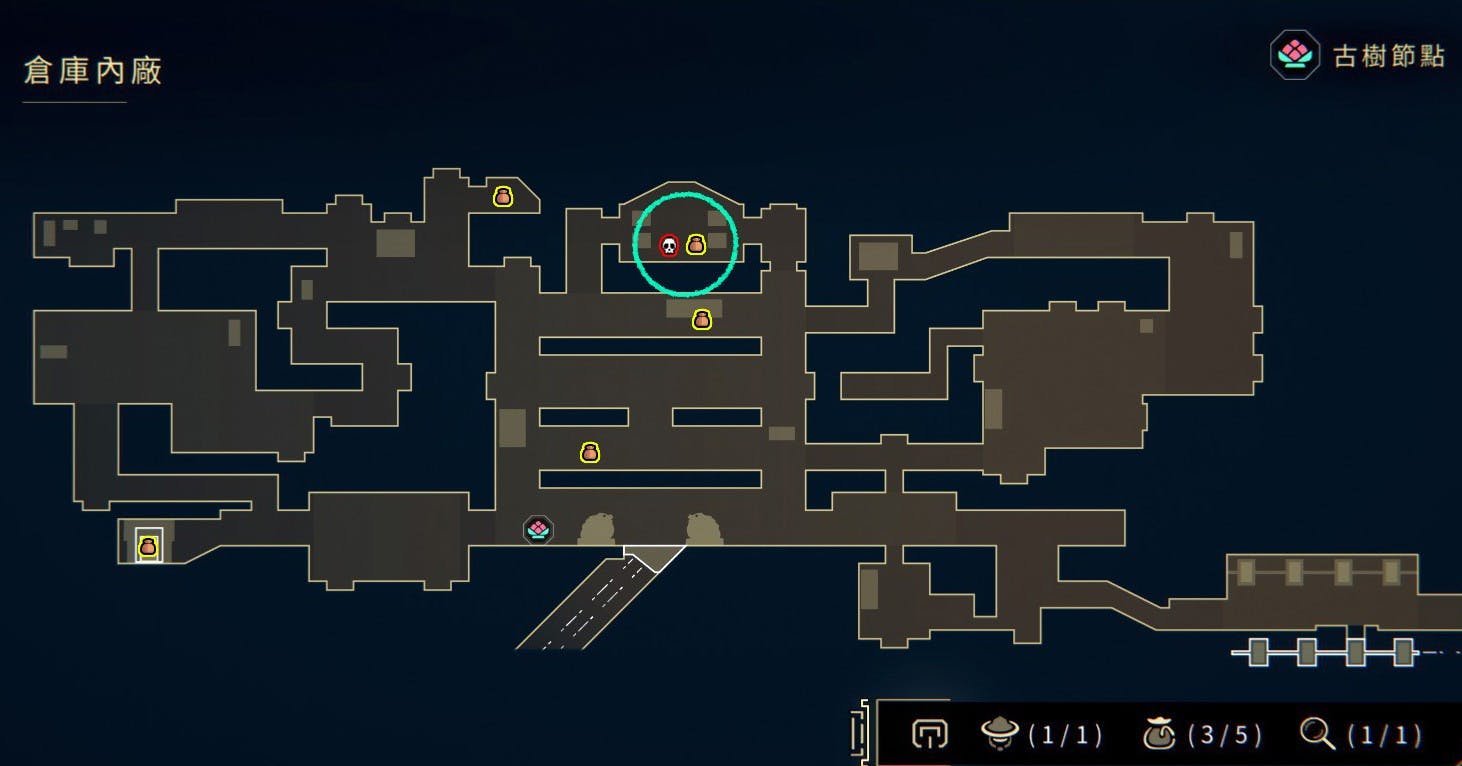This screenshot has width=1462, height=766.
Task: Click the straw-hat NPC icon in the bottom bar
Action: [x=999, y=735]
